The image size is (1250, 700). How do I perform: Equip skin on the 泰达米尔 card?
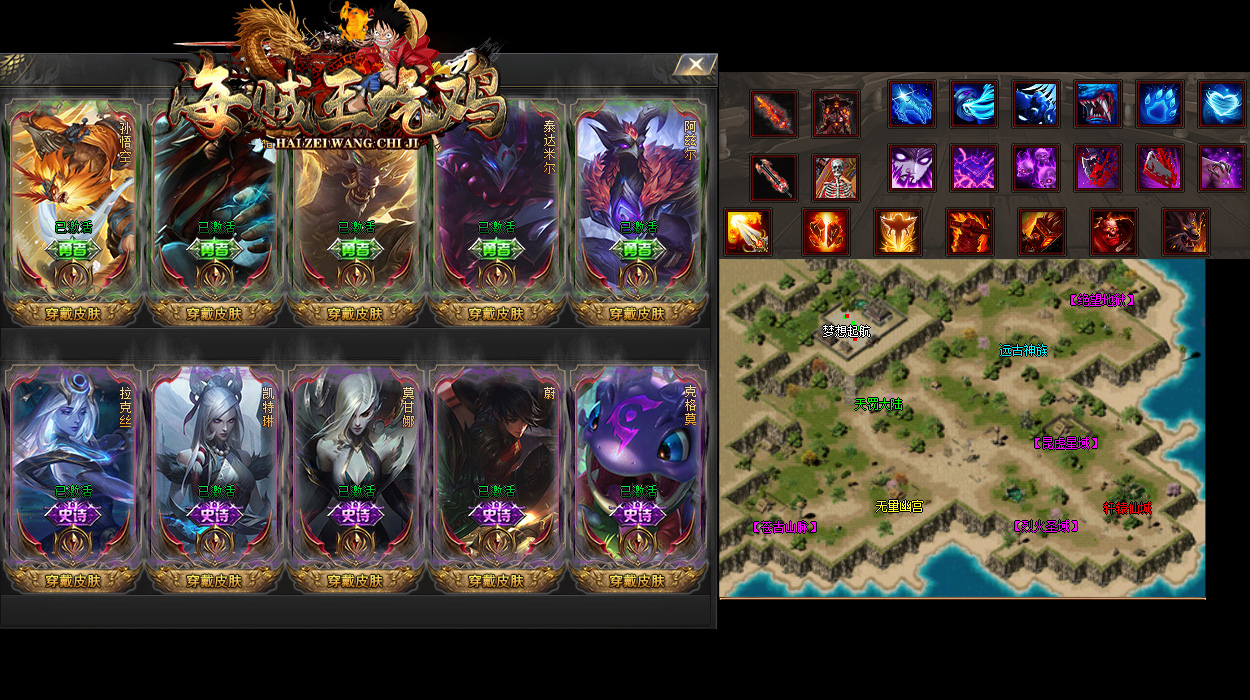pos(496,313)
